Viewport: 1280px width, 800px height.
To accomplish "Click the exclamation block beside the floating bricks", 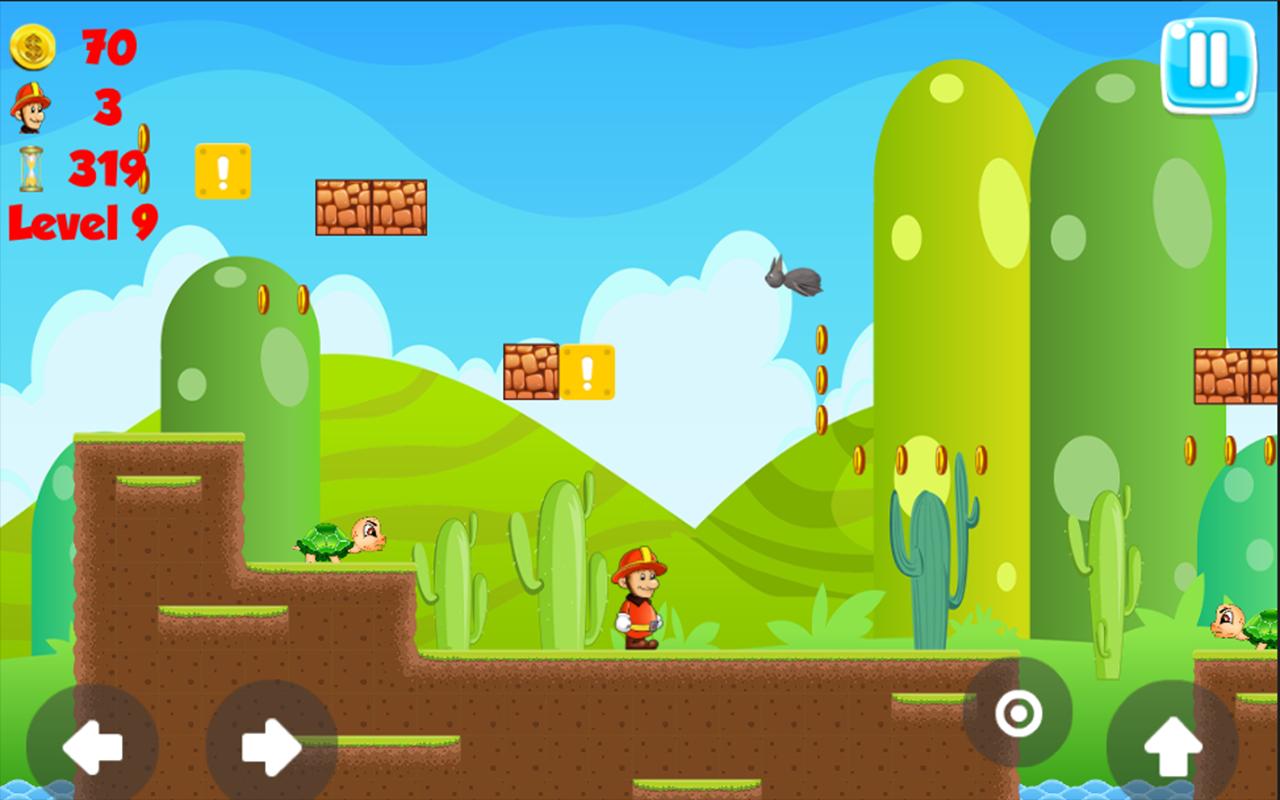I will 589,371.
